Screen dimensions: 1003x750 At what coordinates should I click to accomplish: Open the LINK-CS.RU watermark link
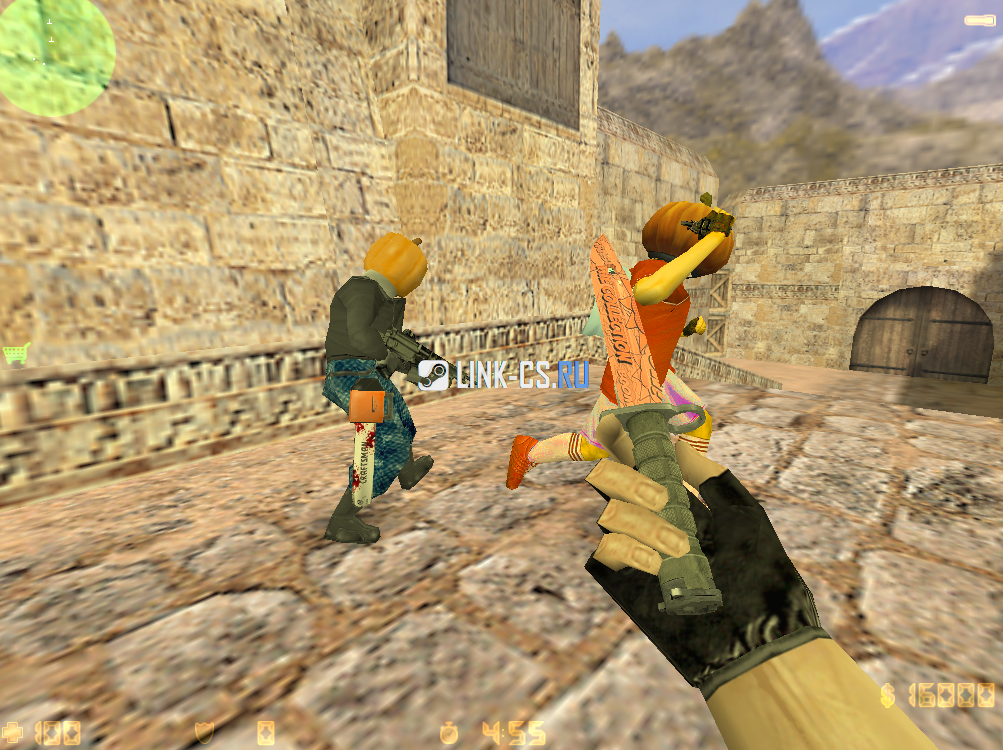(504, 374)
